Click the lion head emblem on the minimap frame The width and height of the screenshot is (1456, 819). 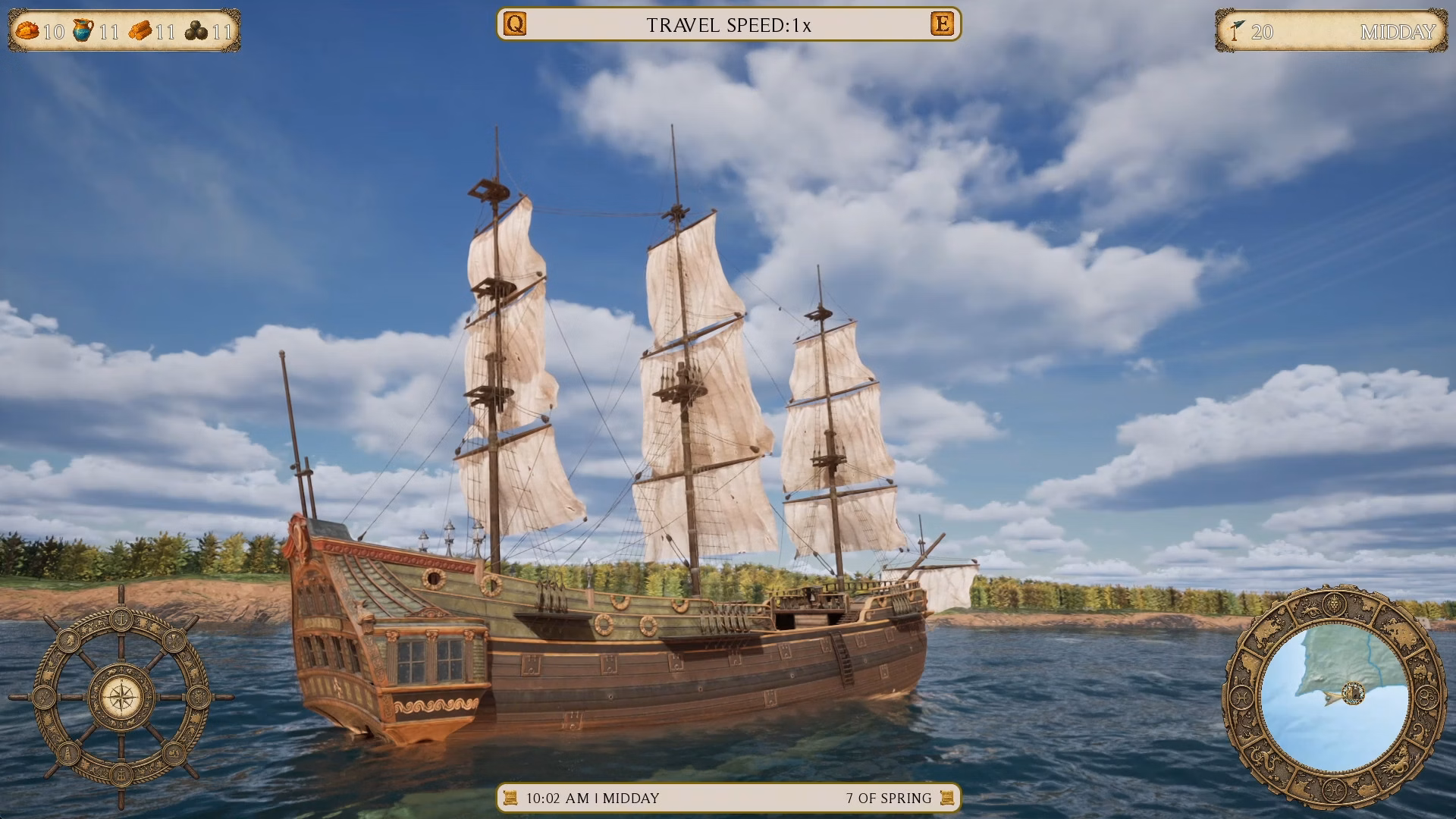[x=1335, y=604]
